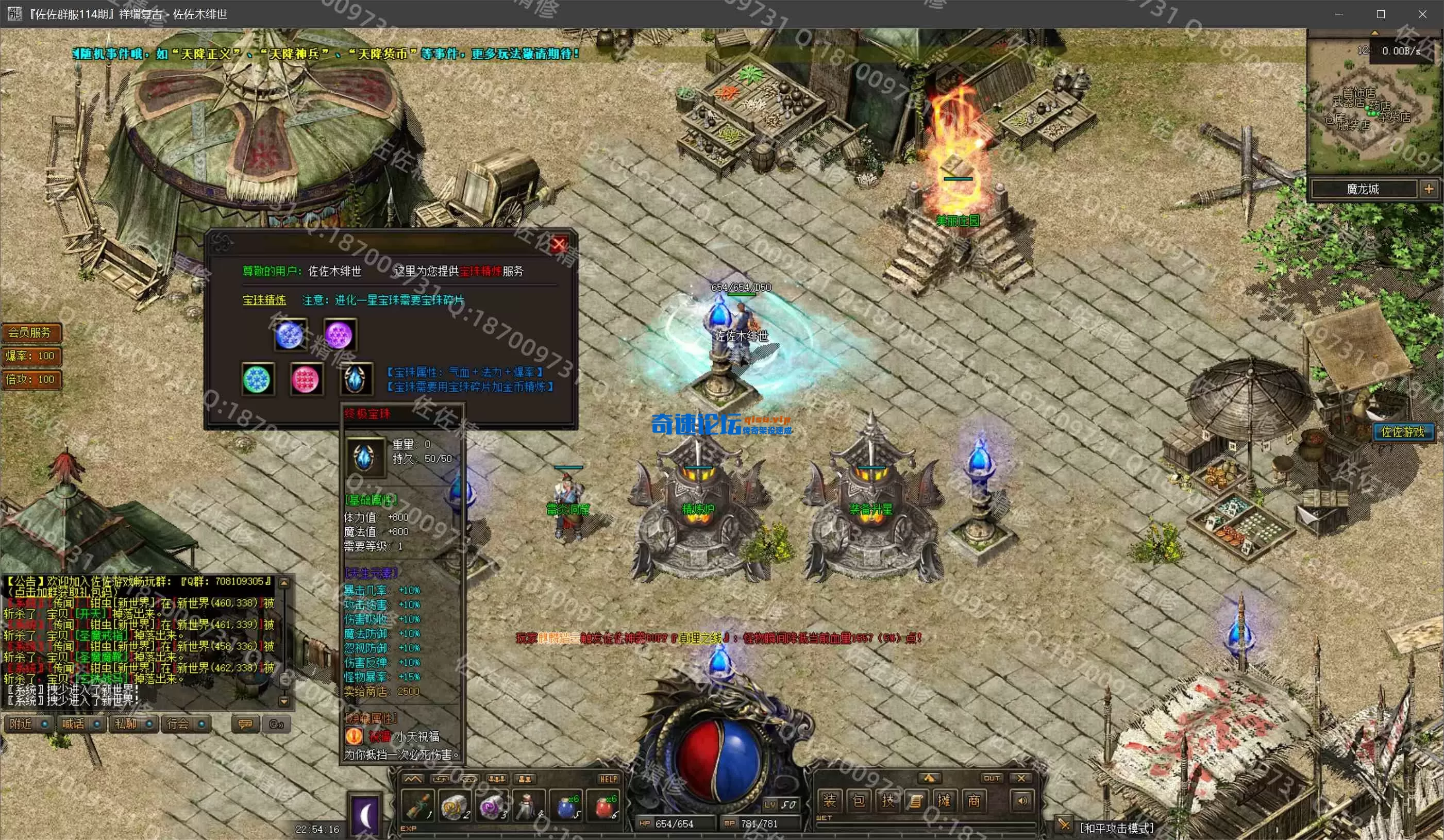This screenshot has width=1444, height=840.
Task: Click the 爆率: 100 drop rate button
Action: tap(30, 356)
